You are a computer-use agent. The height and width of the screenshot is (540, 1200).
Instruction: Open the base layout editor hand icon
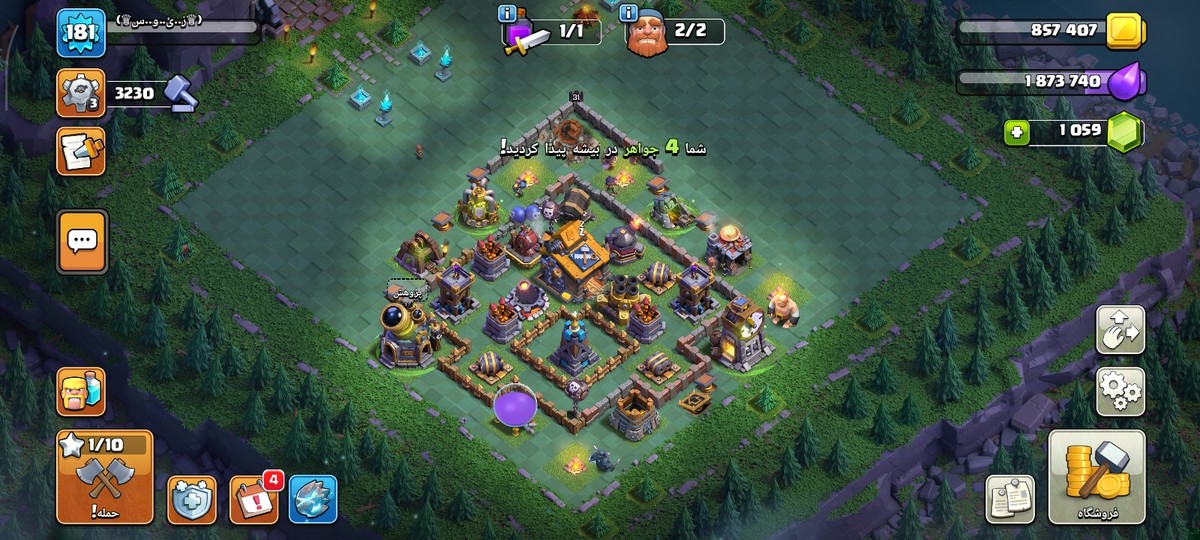click(1120, 330)
